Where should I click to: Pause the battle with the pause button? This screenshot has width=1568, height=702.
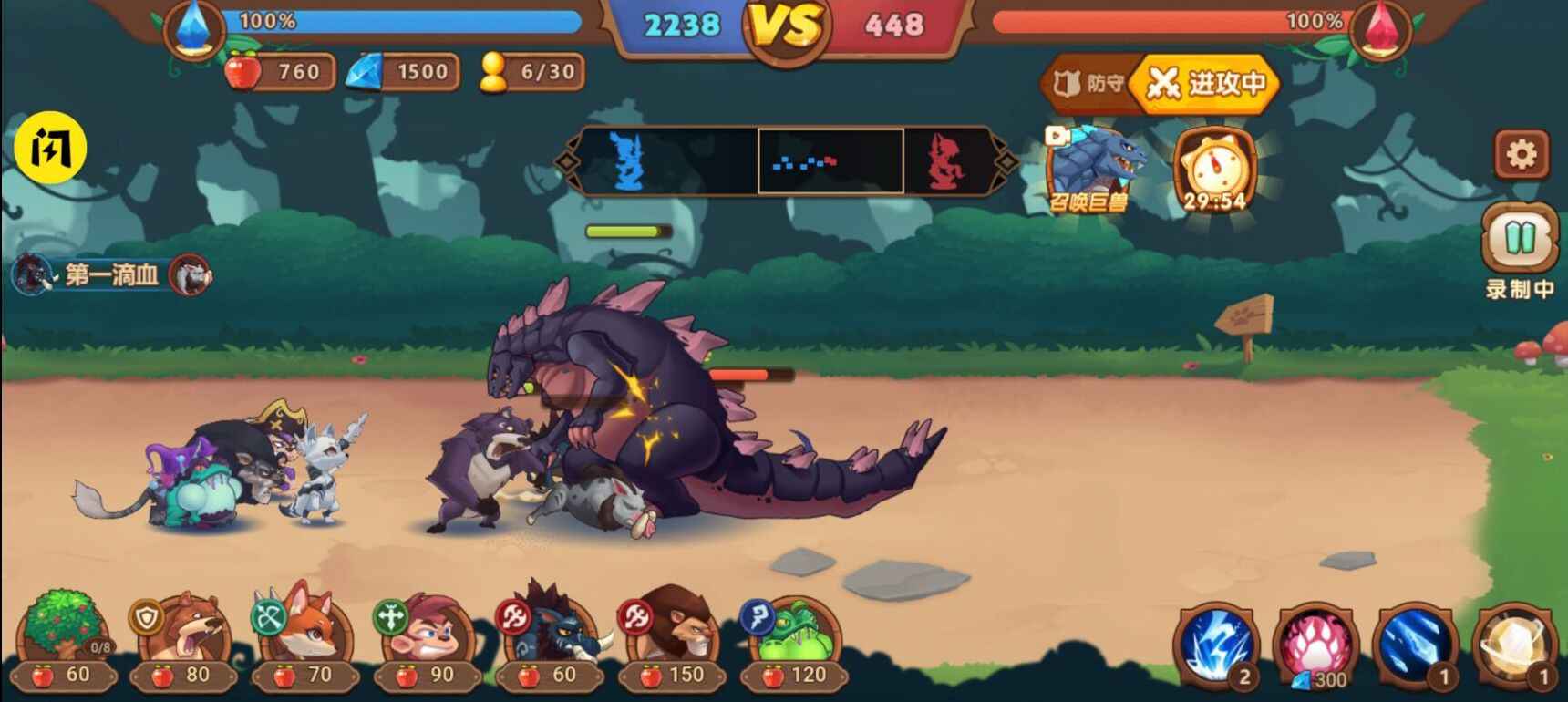pos(1519,239)
